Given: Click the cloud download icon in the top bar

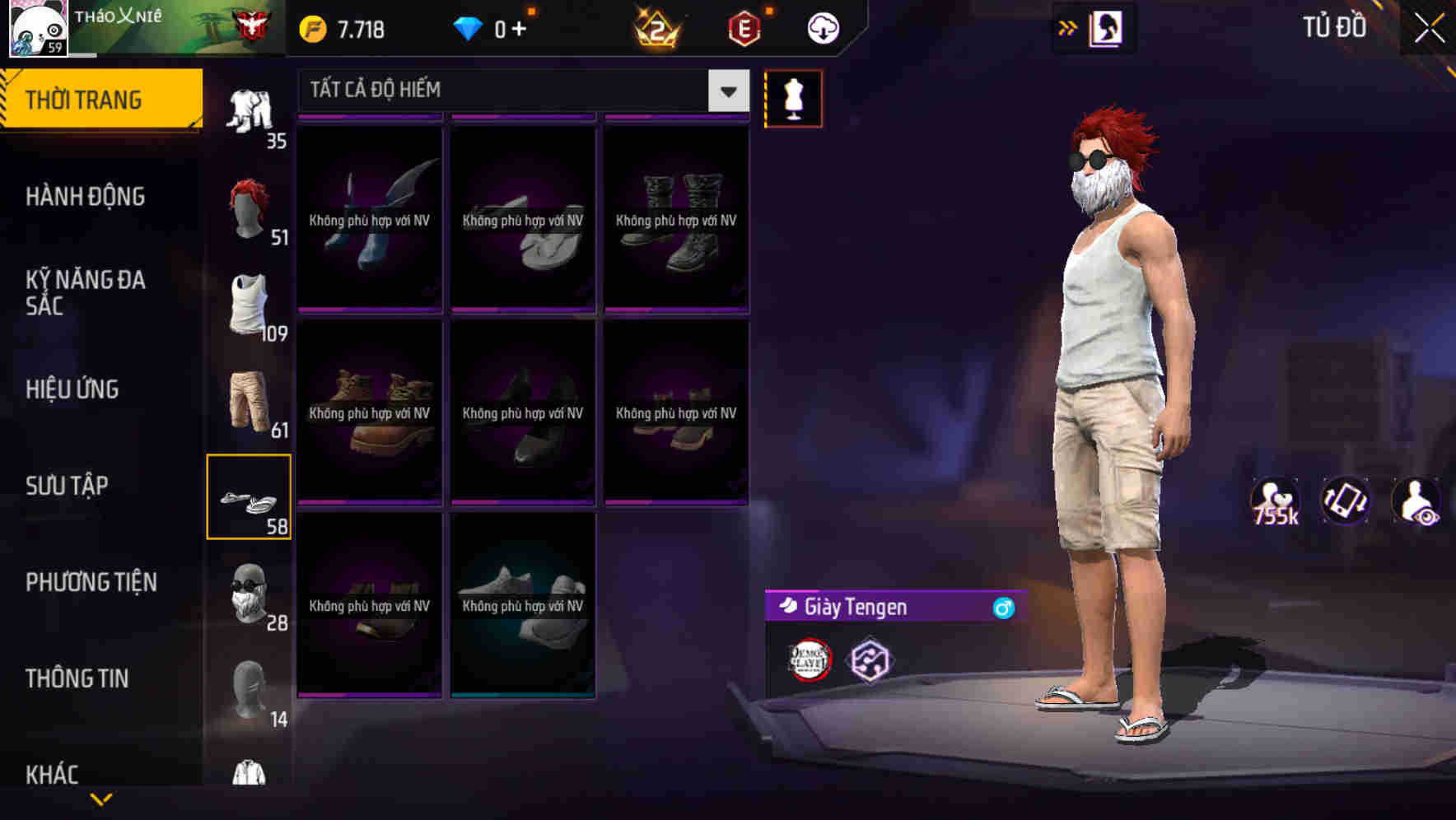Looking at the screenshot, I should [821, 27].
